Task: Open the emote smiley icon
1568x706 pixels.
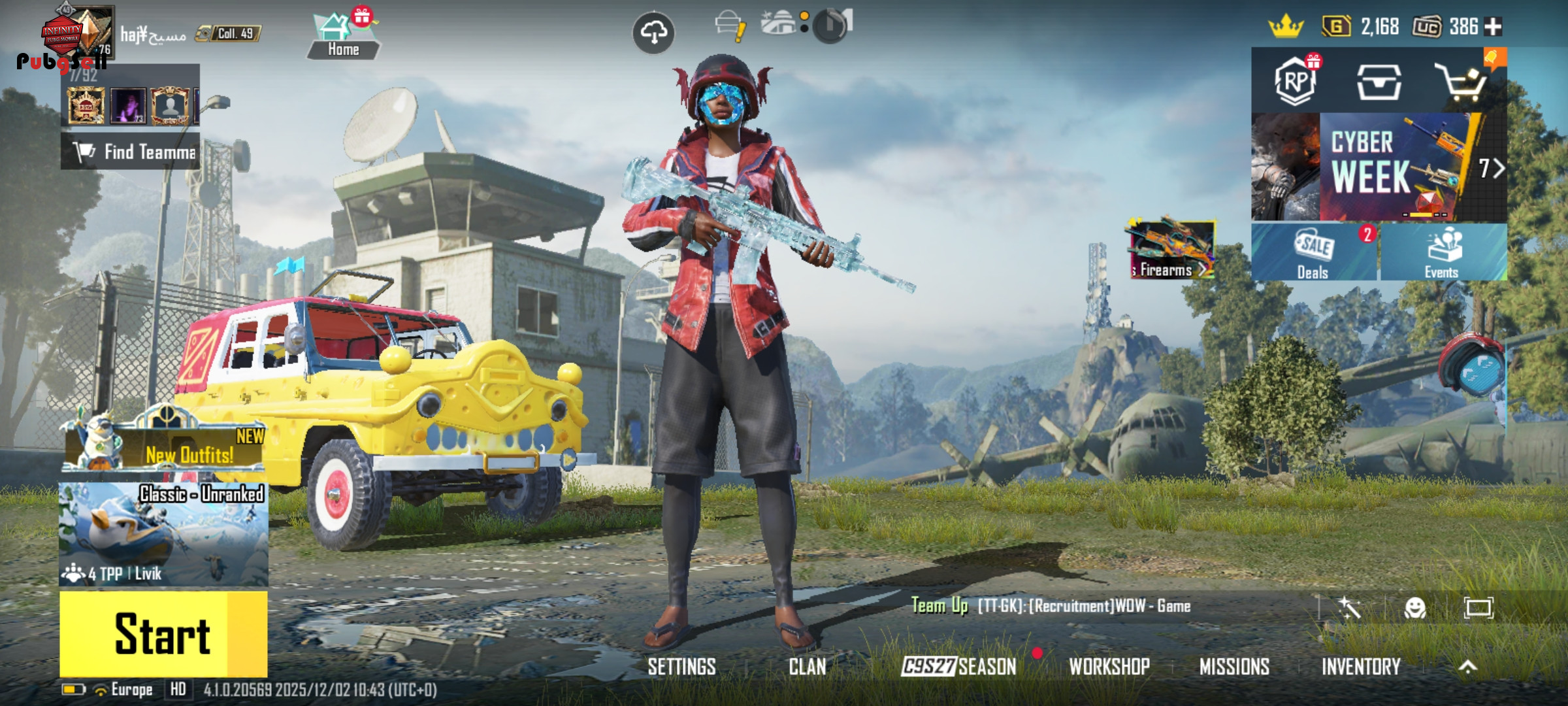Action: pos(1414,608)
